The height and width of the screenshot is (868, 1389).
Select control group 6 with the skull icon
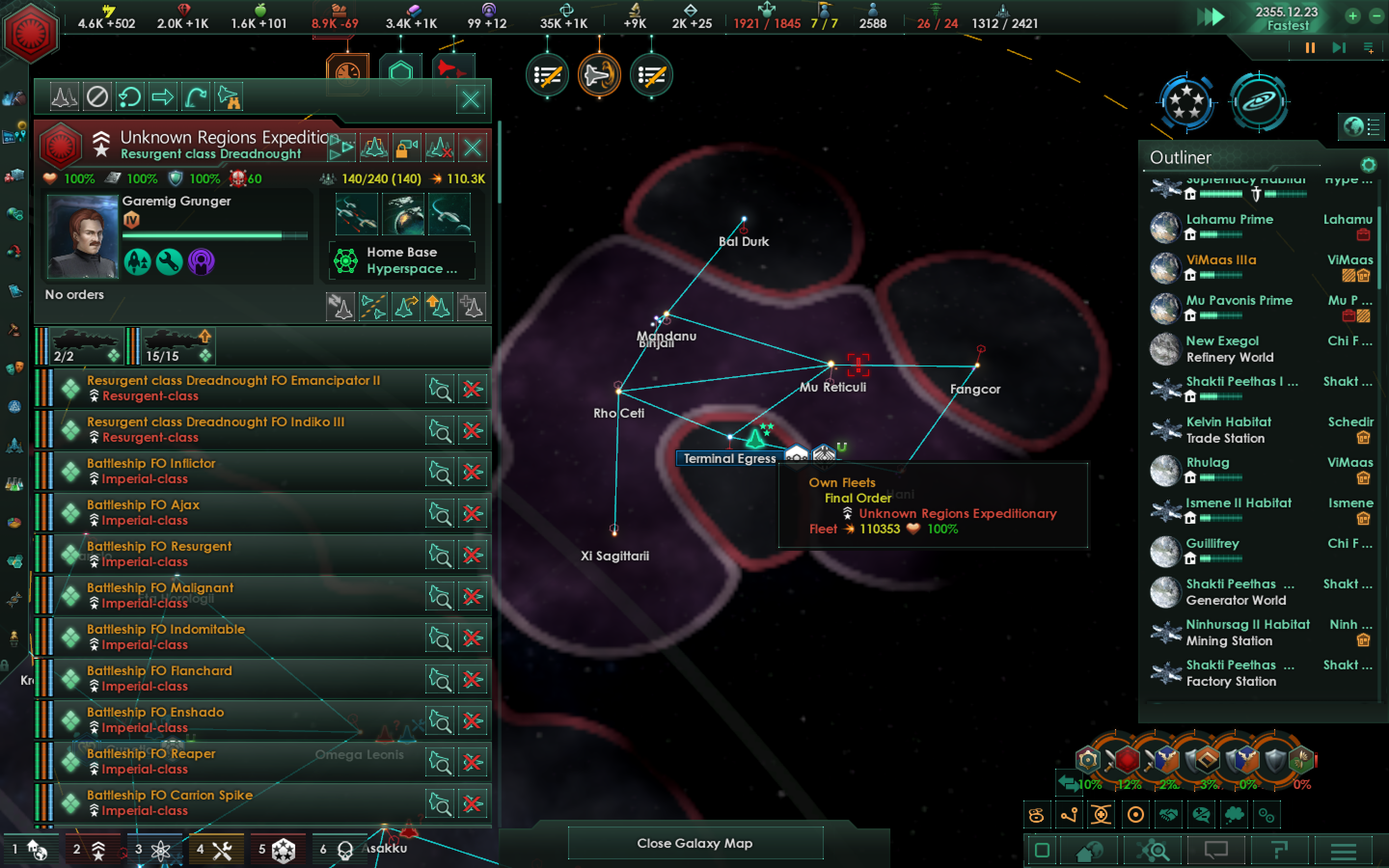[344, 850]
